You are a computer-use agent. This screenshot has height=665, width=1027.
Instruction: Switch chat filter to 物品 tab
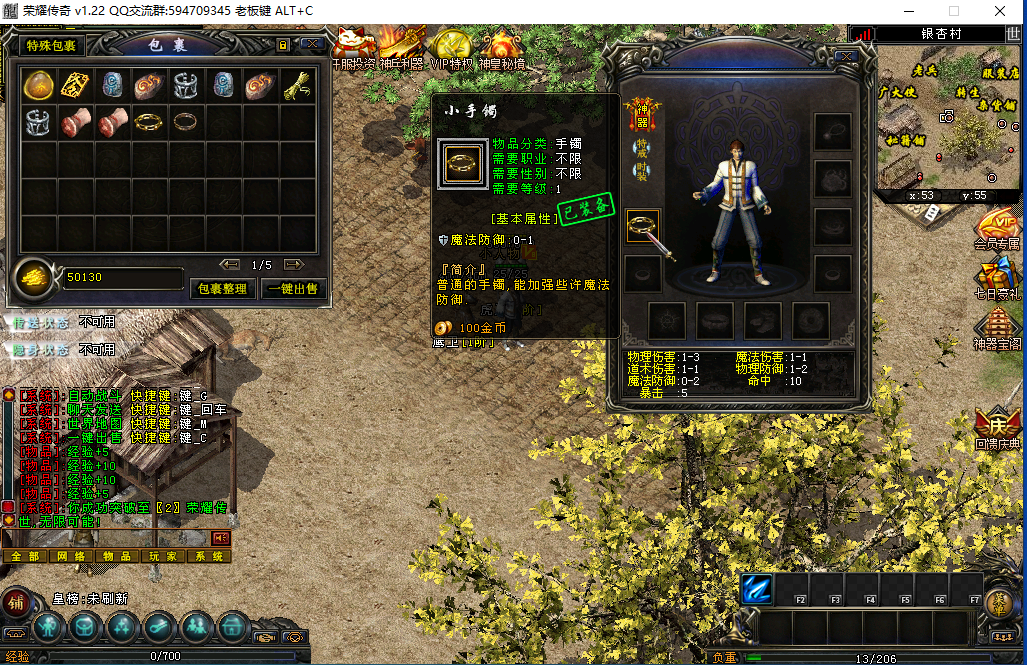click(x=117, y=556)
